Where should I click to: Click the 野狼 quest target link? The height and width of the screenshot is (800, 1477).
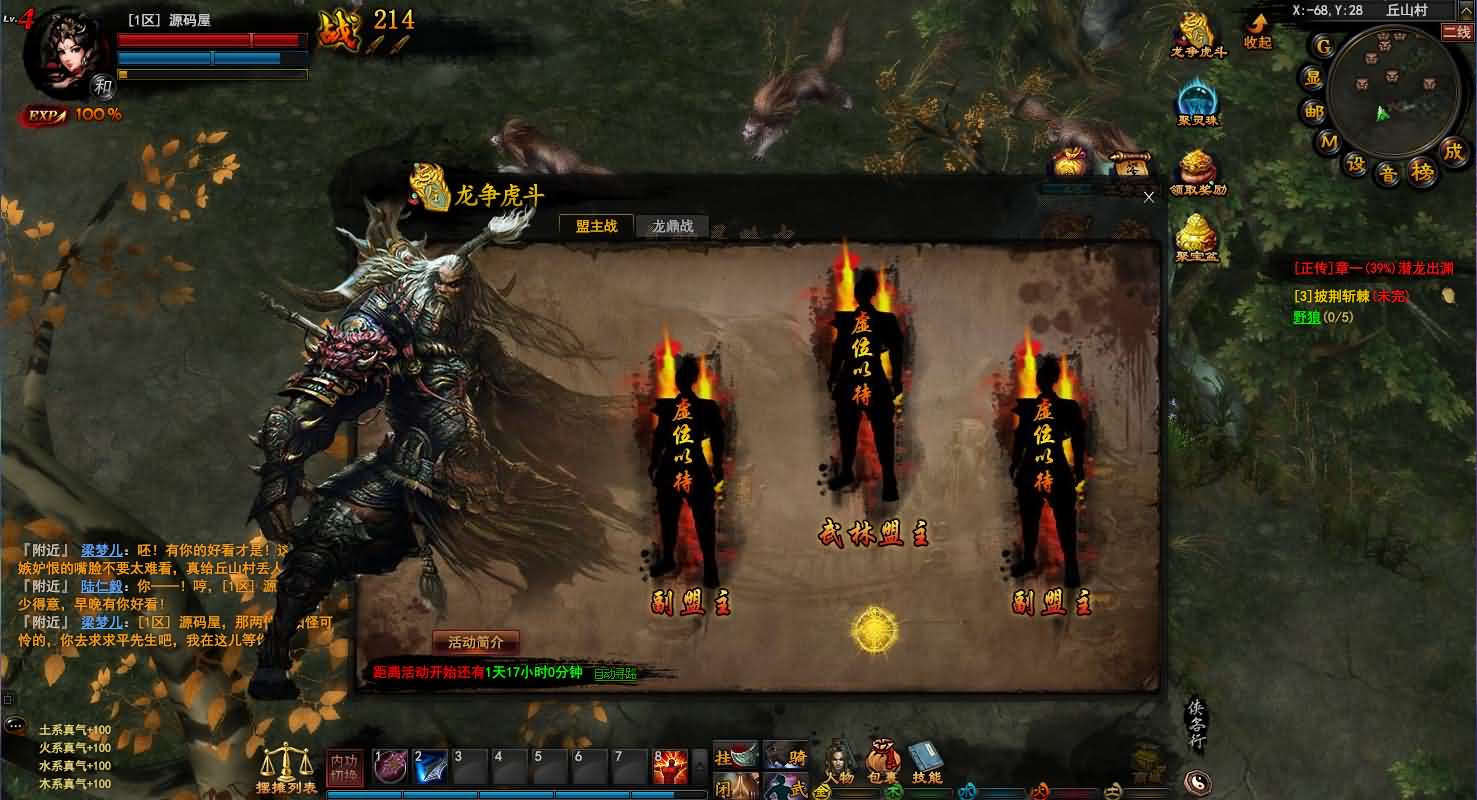[x=1307, y=317]
